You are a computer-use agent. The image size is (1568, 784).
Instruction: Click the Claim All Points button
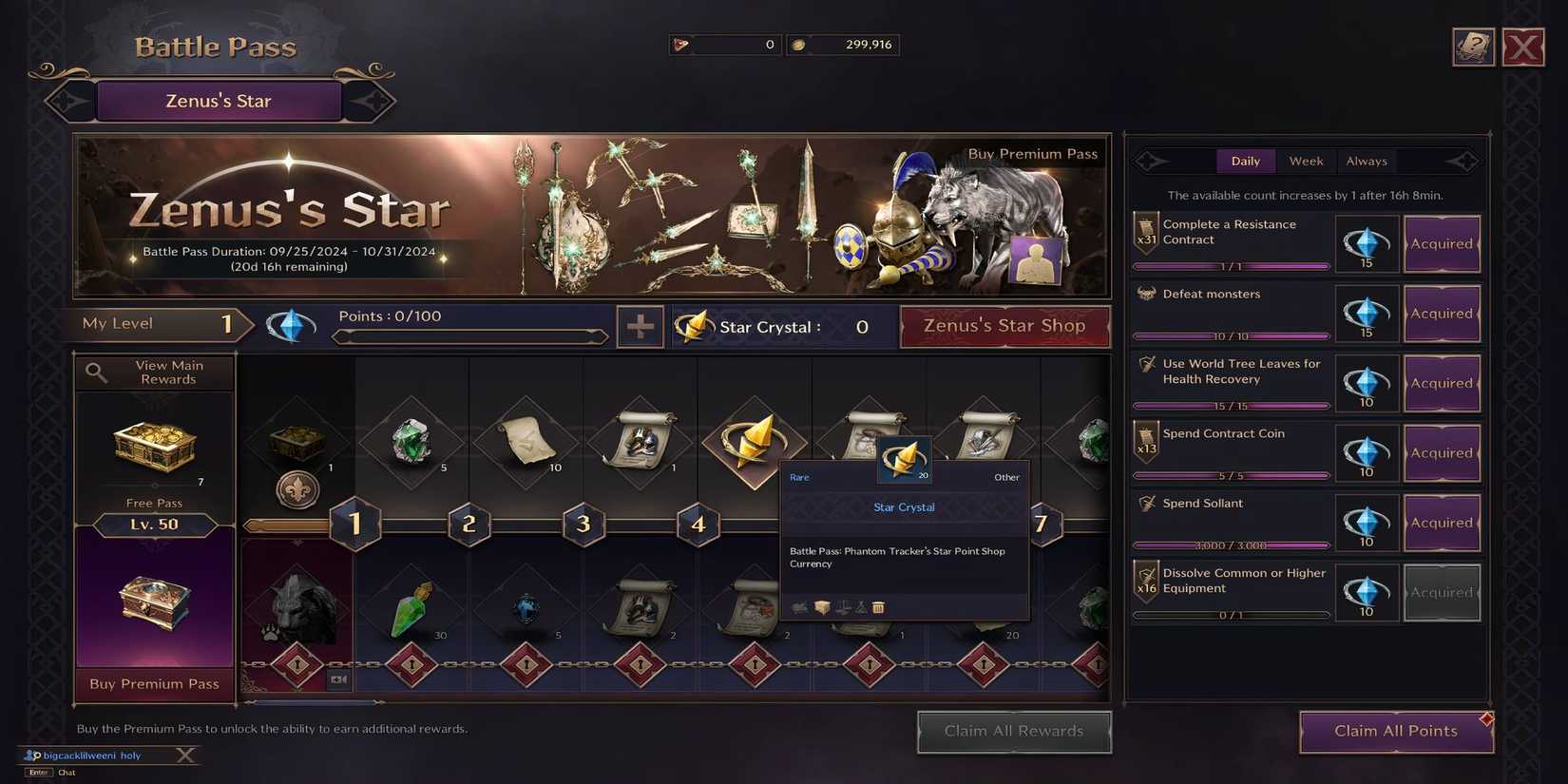(1395, 731)
